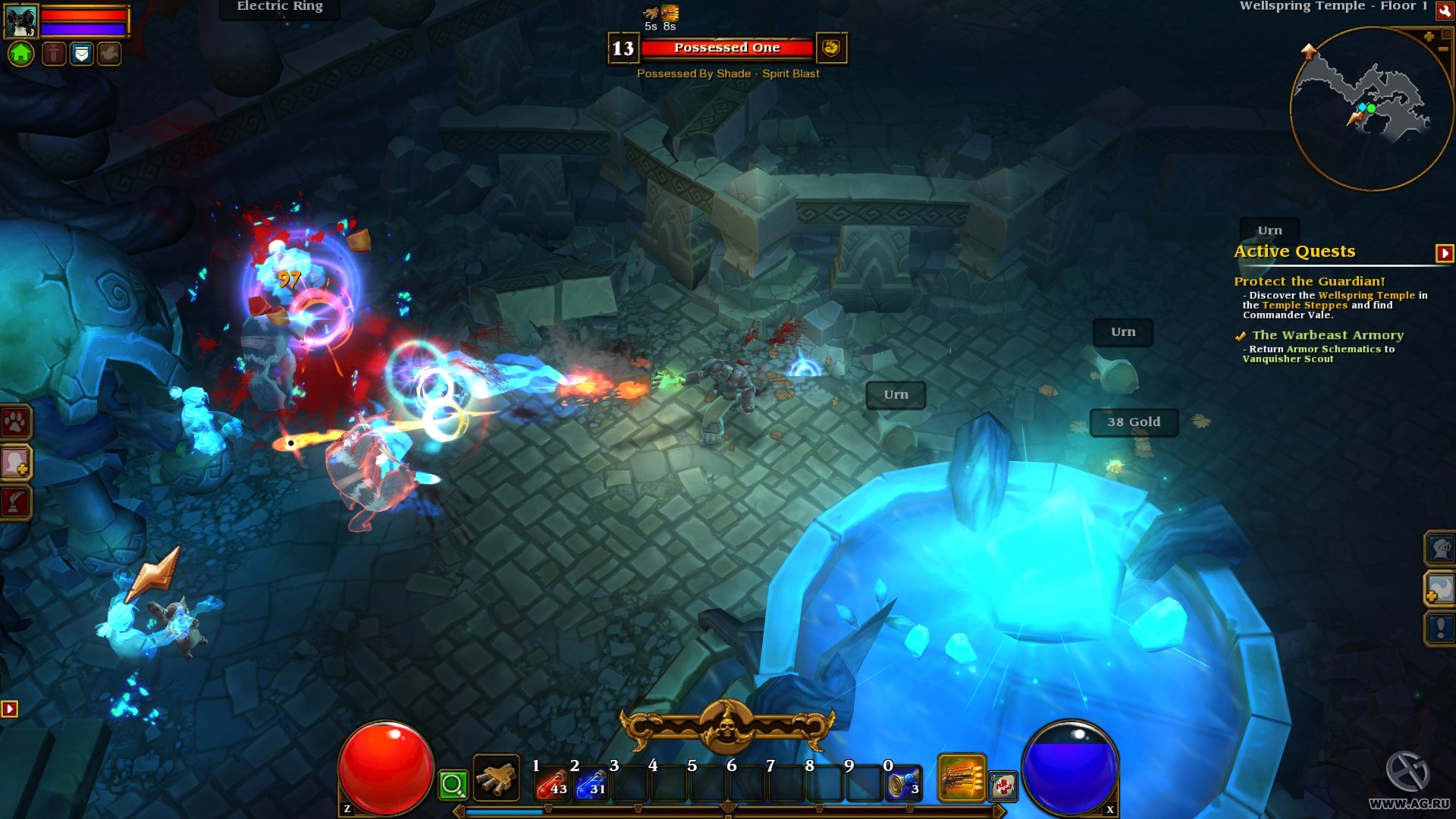Select the cannon weapon icon beside the health orb
This screenshot has height=819, width=1456.
point(497,778)
